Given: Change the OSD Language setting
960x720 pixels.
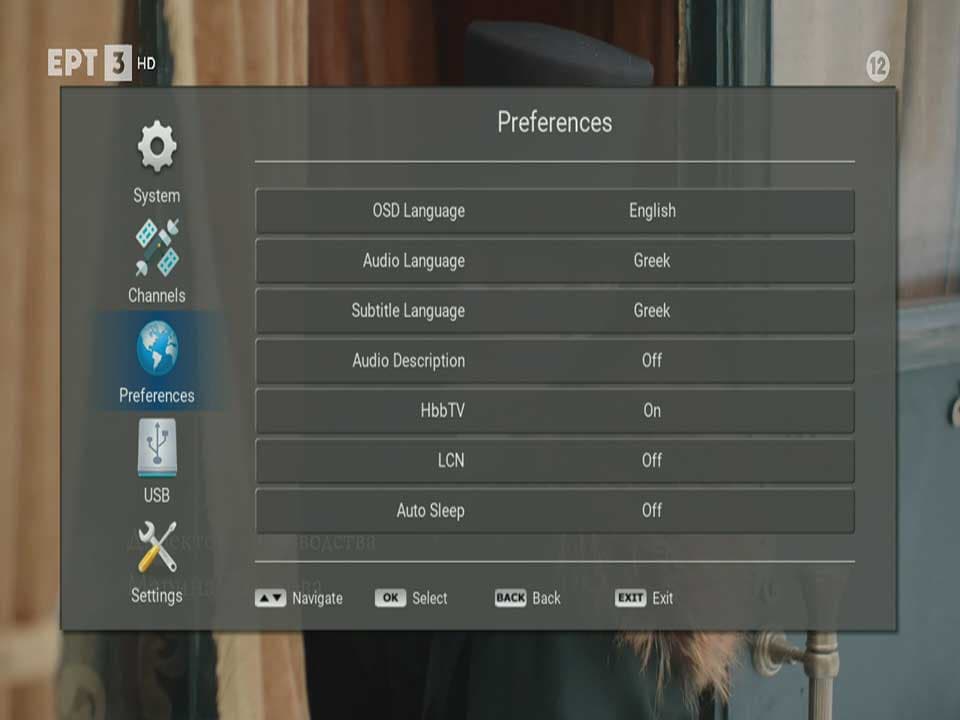Looking at the screenshot, I should click(x=554, y=211).
